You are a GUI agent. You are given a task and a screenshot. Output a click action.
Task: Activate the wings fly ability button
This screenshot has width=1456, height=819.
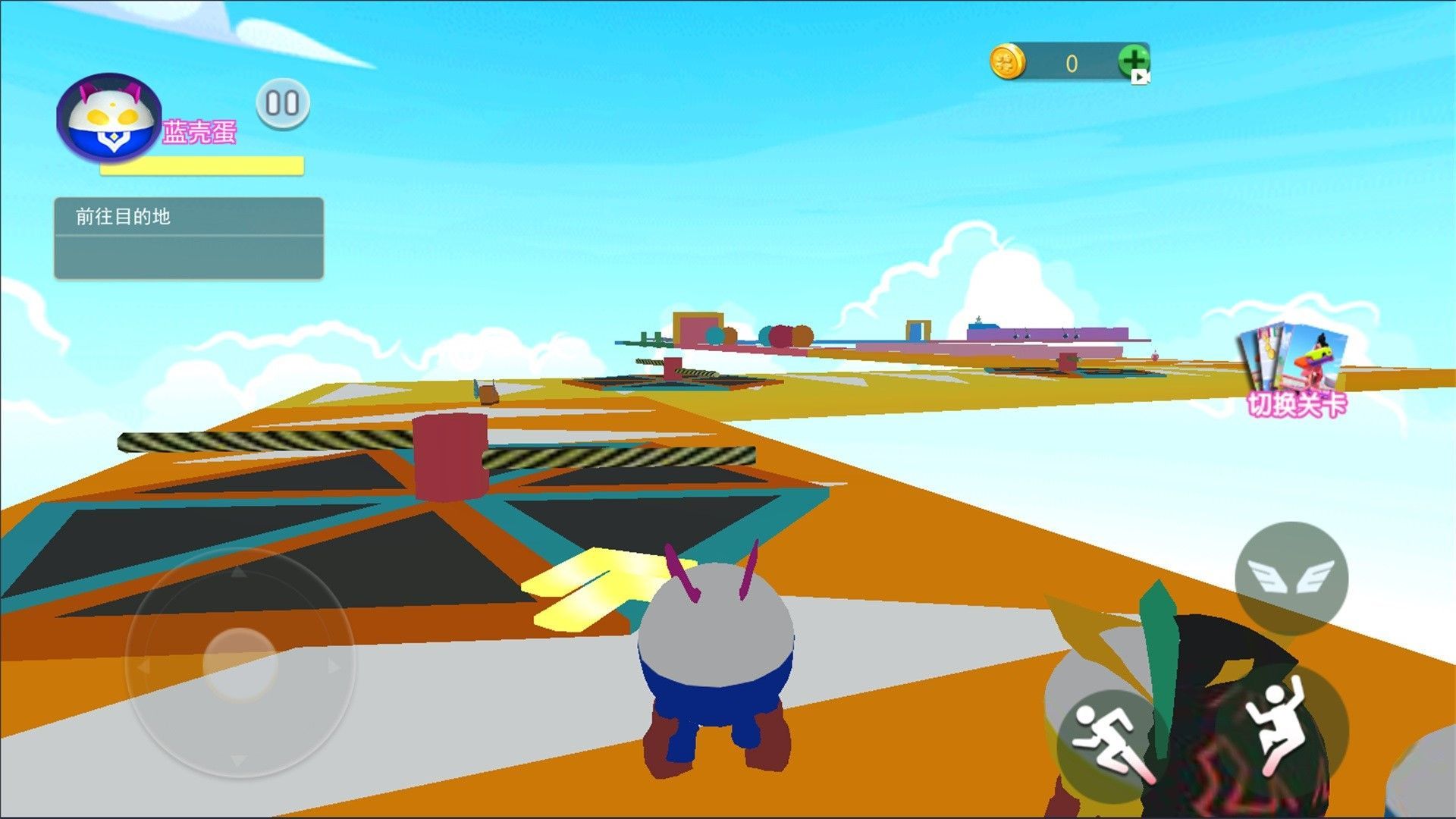coord(1291,578)
